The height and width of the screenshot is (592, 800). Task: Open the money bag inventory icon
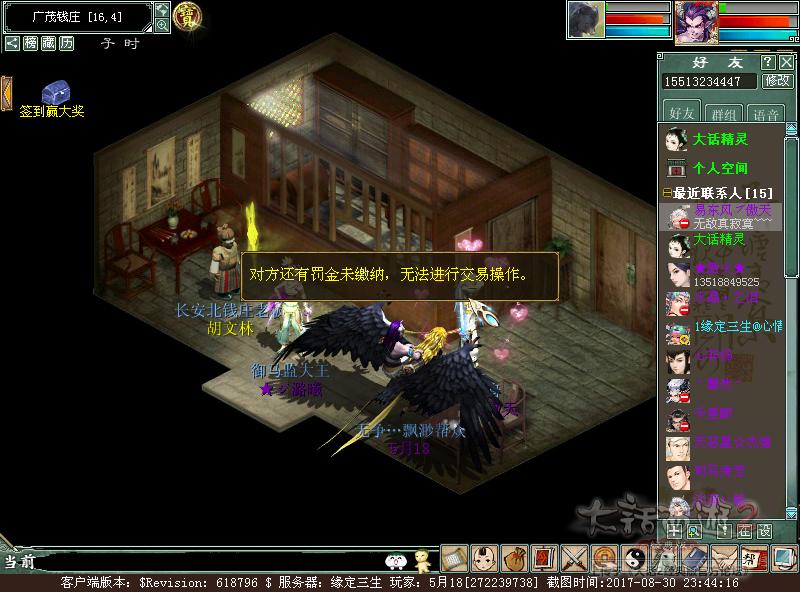pos(514,557)
